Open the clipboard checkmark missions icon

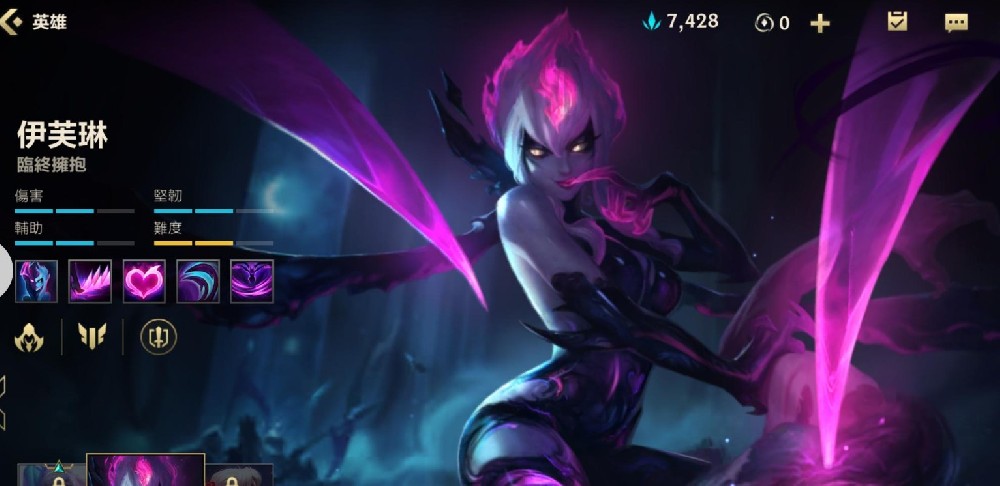(x=897, y=22)
